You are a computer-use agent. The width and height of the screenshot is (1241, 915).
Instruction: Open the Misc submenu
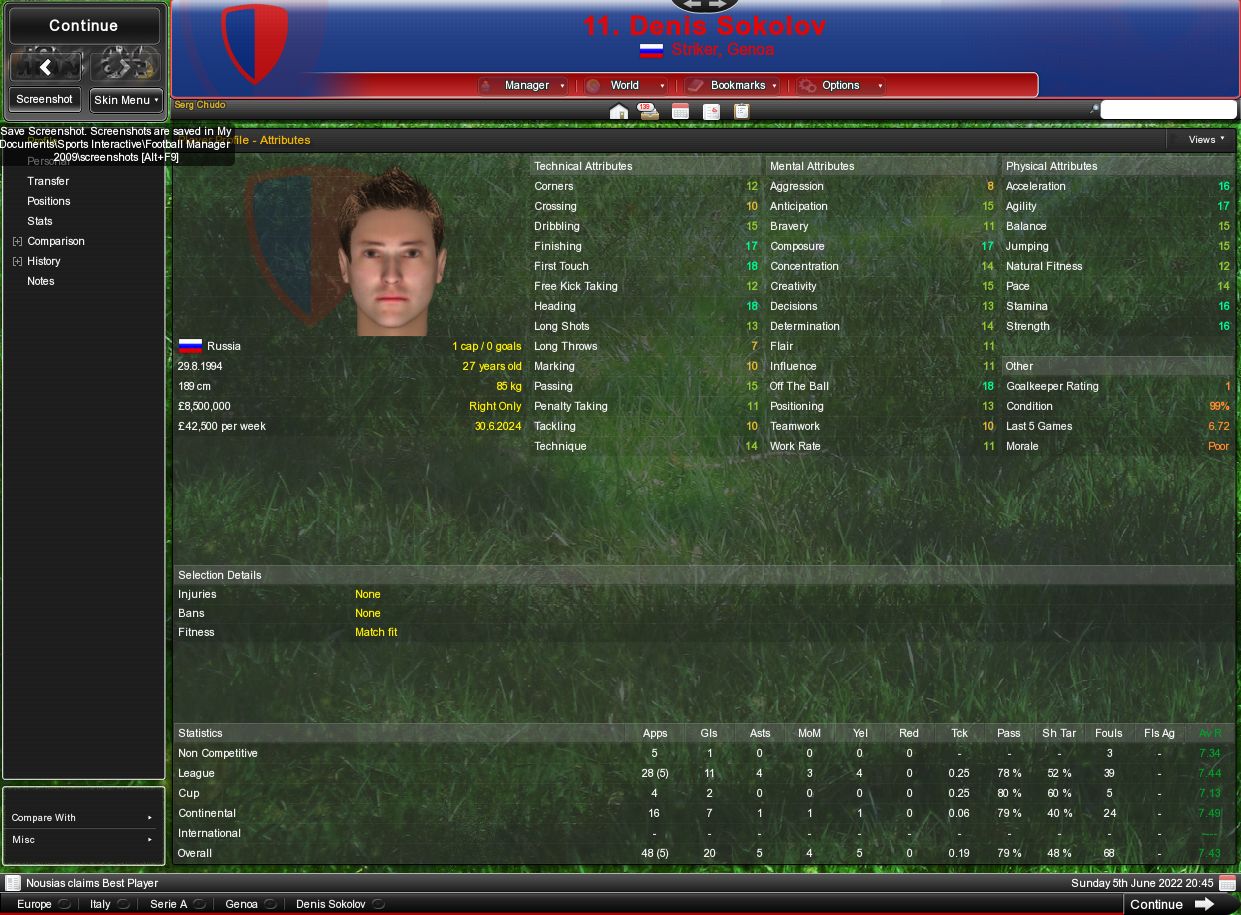pyautogui.click(x=83, y=840)
